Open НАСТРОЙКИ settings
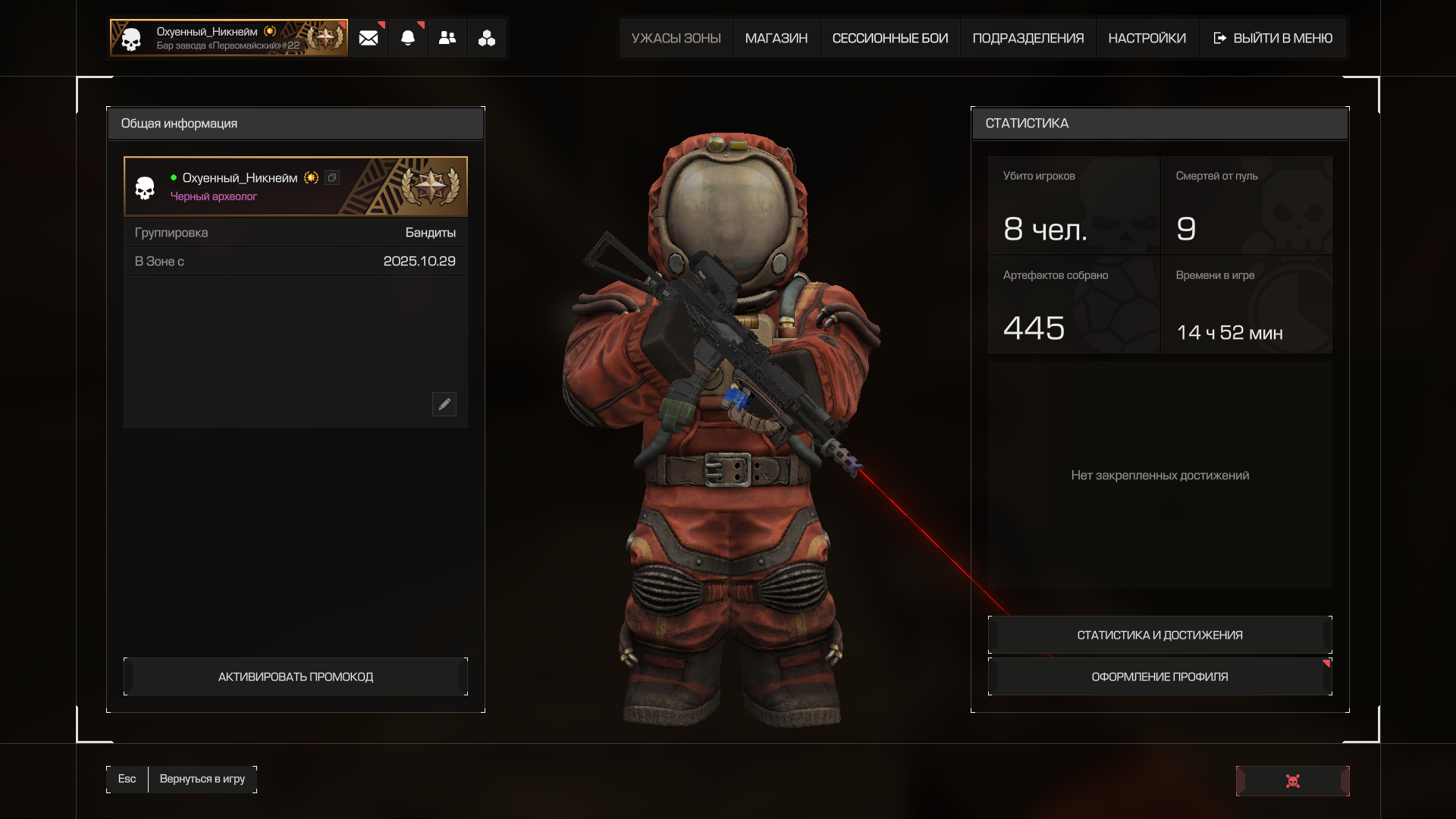The width and height of the screenshot is (1456, 819). pyautogui.click(x=1147, y=38)
